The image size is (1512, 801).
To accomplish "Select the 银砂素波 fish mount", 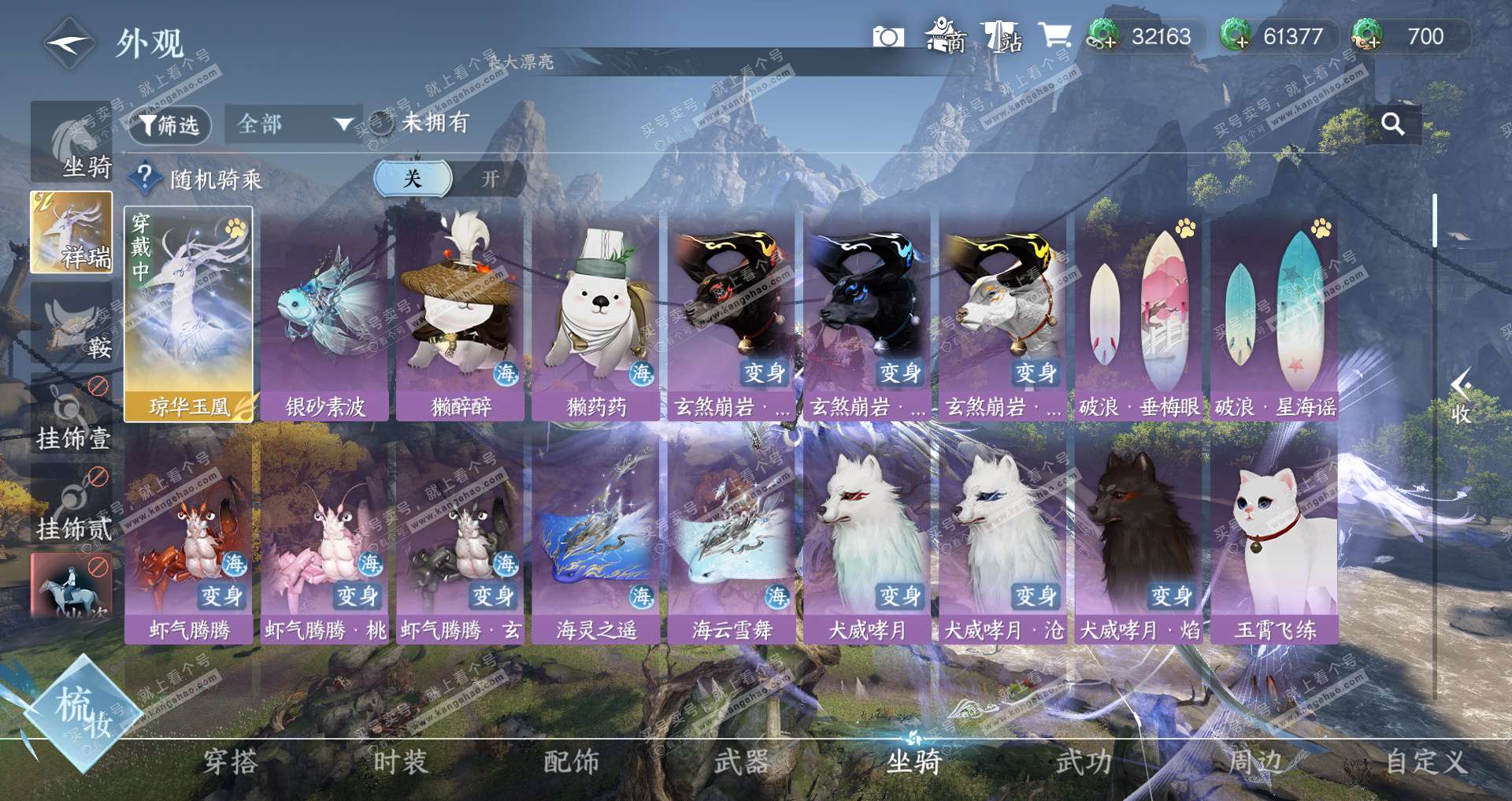I will pyautogui.click(x=324, y=313).
